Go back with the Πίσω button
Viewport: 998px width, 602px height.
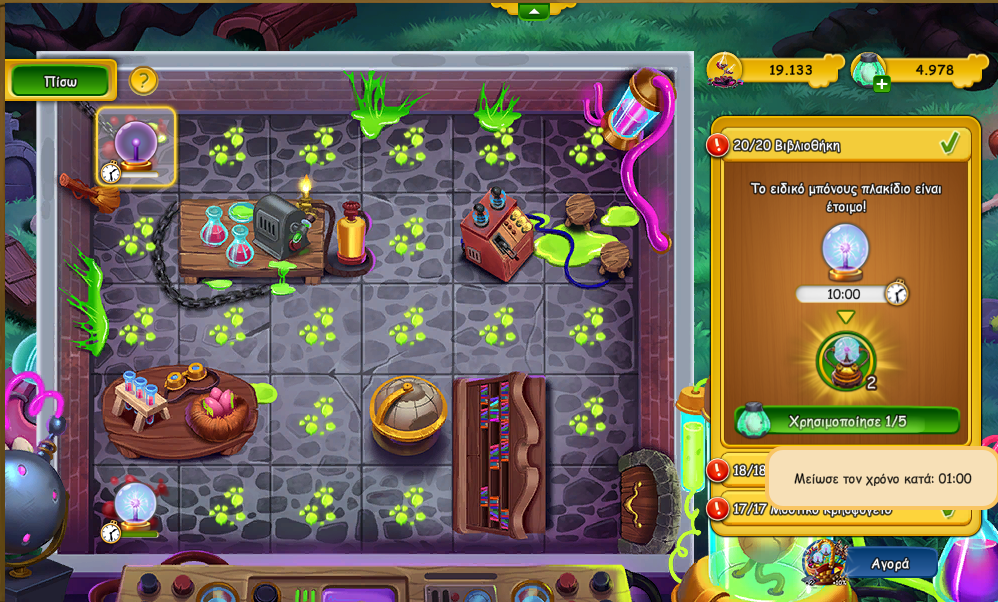[x=61, y=82]
